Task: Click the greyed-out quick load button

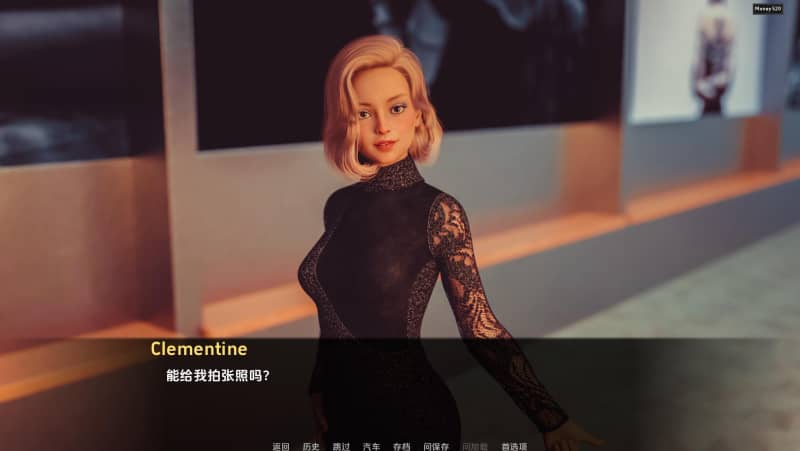Action: (475, 446)
